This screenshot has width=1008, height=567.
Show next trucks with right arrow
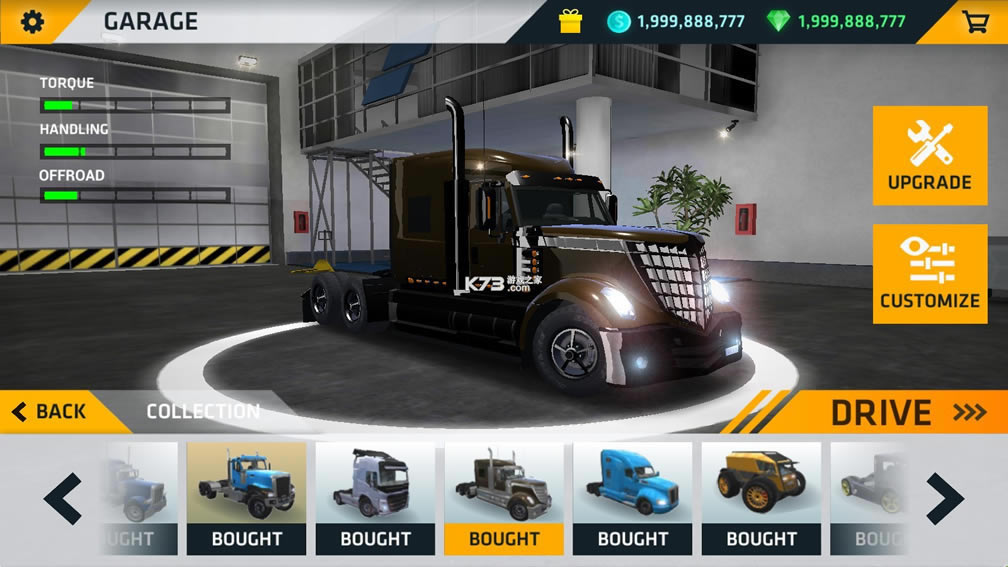(944, 498)
